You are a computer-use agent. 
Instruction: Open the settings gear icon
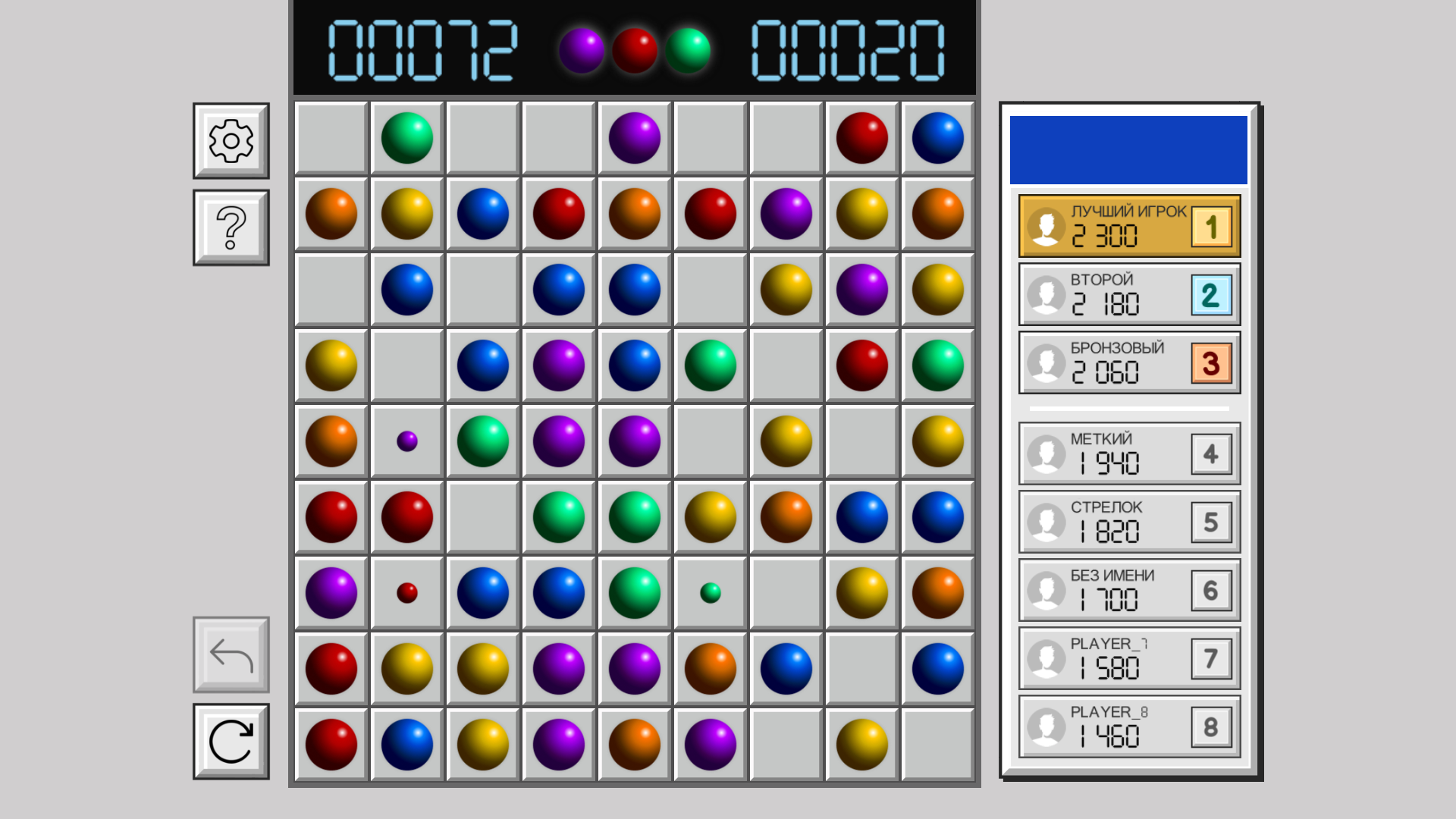[230, 140]
